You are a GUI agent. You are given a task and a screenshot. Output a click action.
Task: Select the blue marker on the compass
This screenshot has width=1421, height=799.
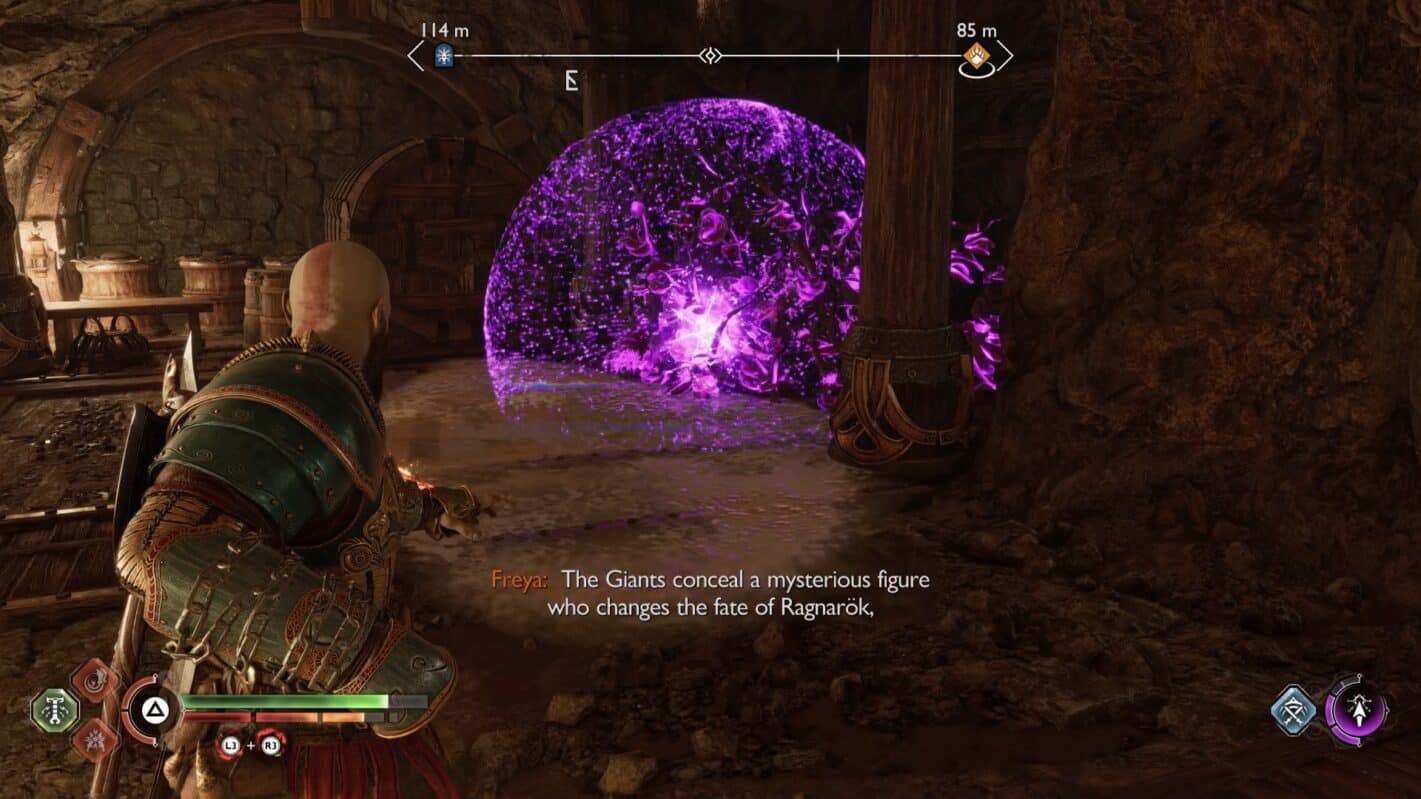click(443, 57)
